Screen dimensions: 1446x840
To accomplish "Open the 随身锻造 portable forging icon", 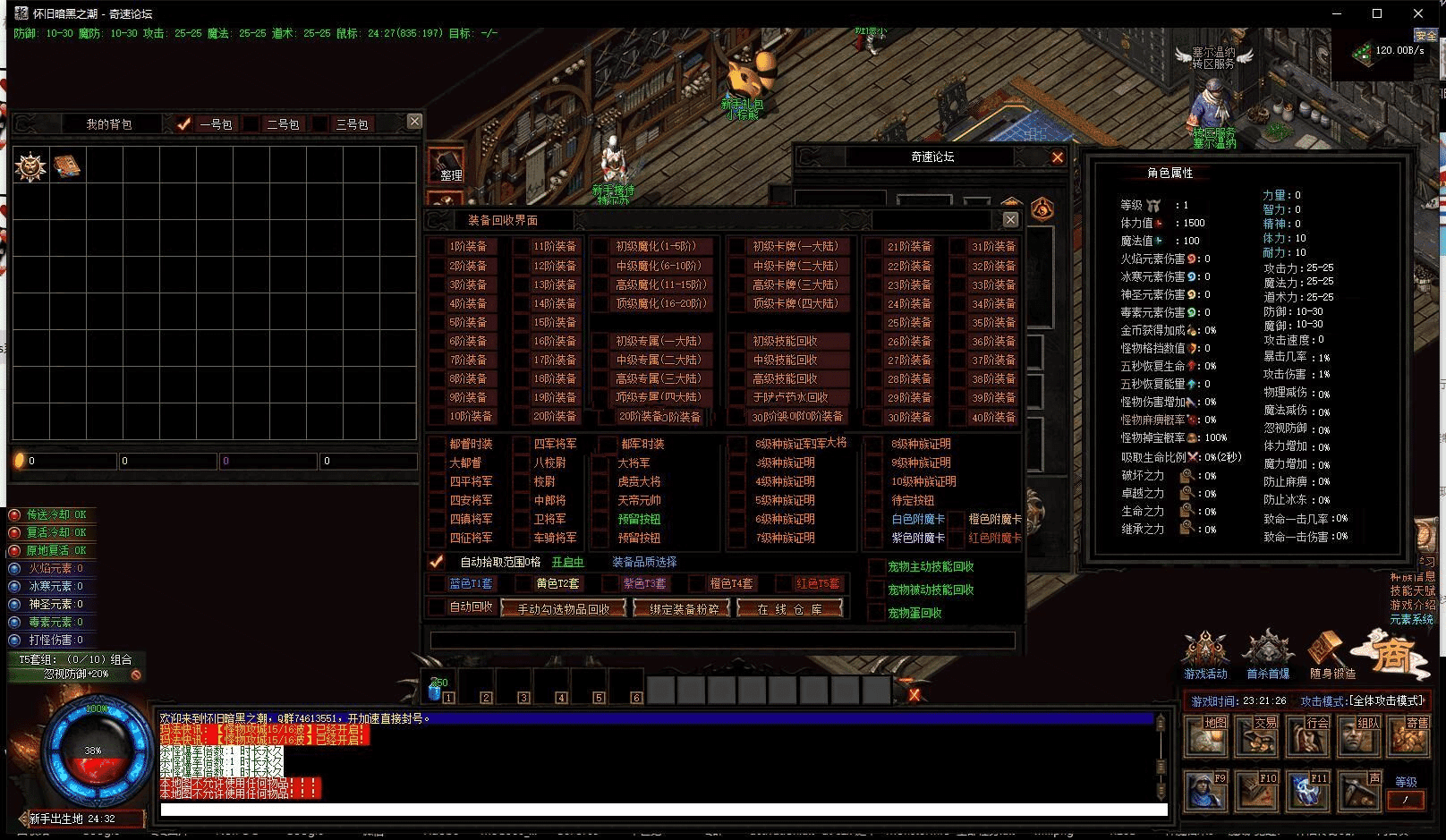I will point(1331,654).
